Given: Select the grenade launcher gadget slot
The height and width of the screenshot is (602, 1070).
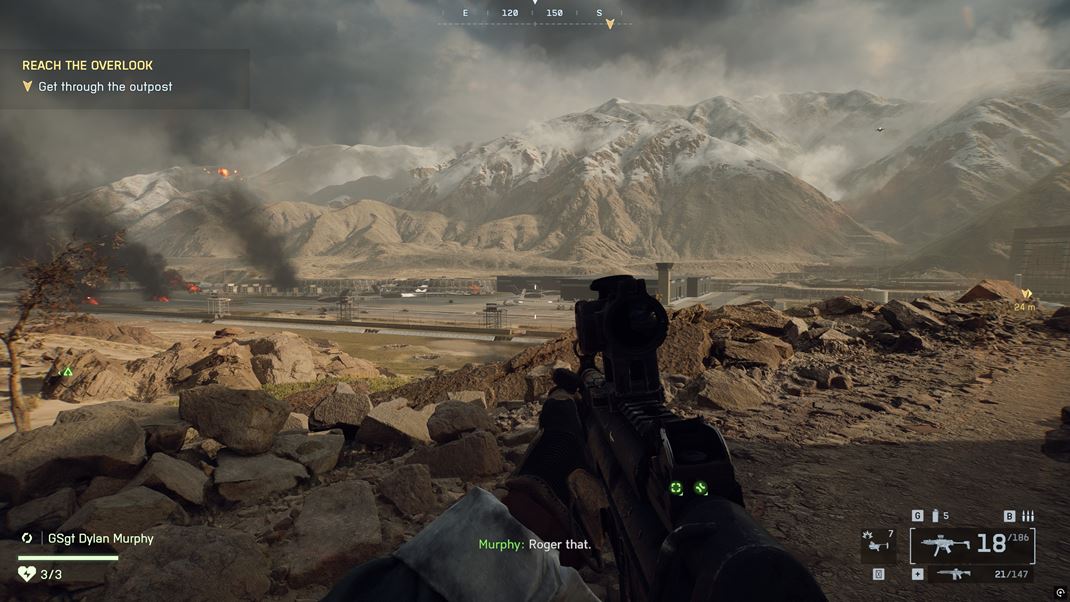Looking at the screenshot, I should click(x=877, y=545).
